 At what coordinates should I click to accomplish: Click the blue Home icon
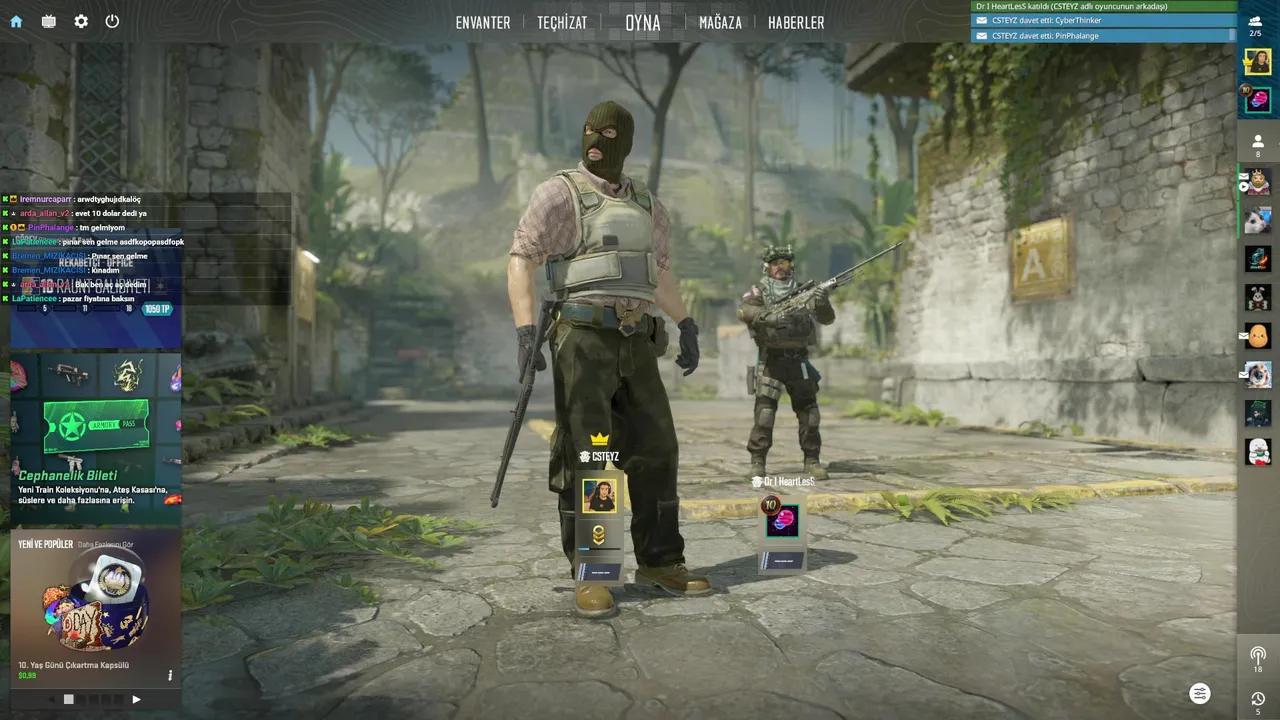coord(16,21)
